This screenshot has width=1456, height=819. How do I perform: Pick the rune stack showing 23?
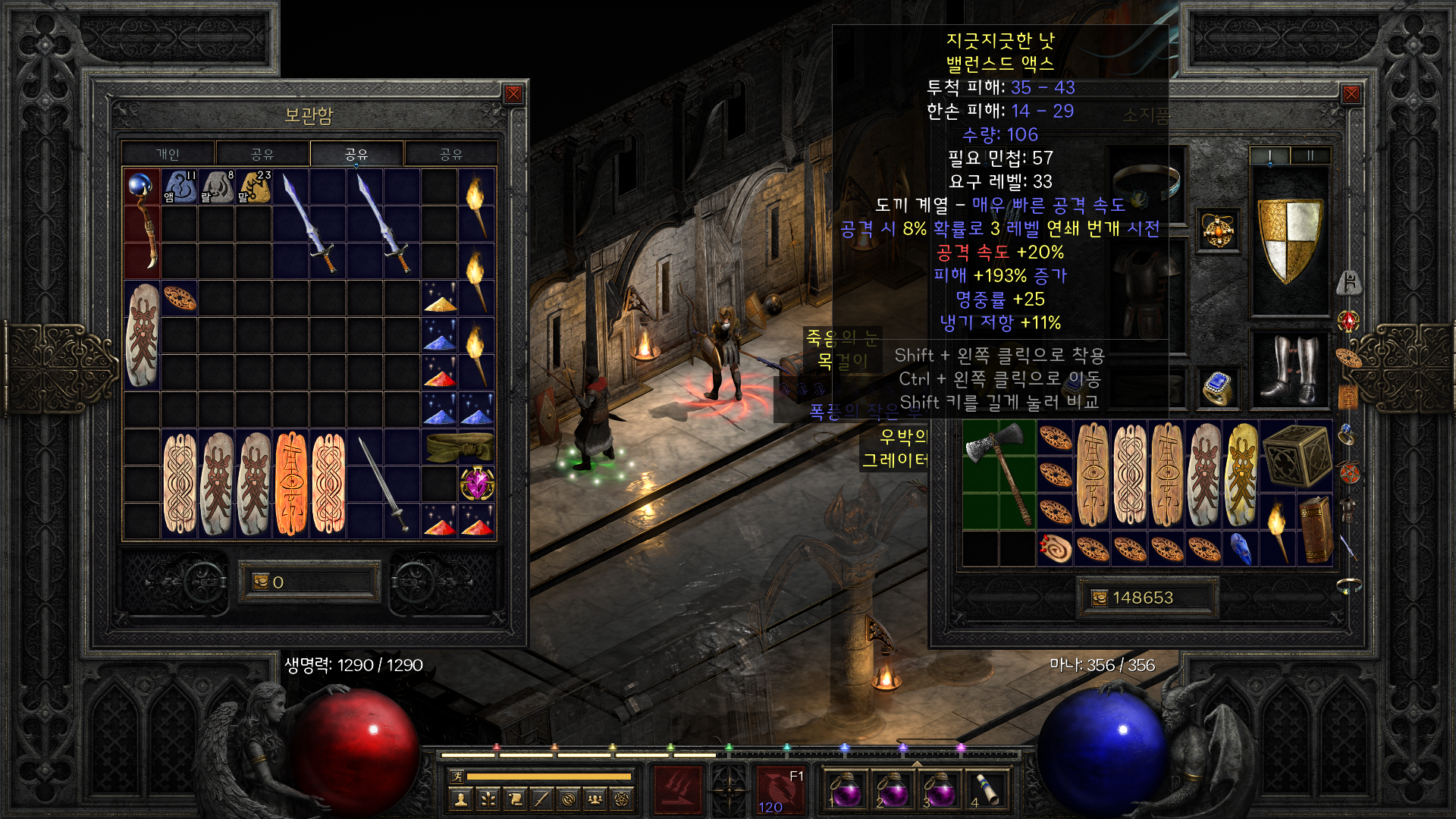click(x=254, y=187)
